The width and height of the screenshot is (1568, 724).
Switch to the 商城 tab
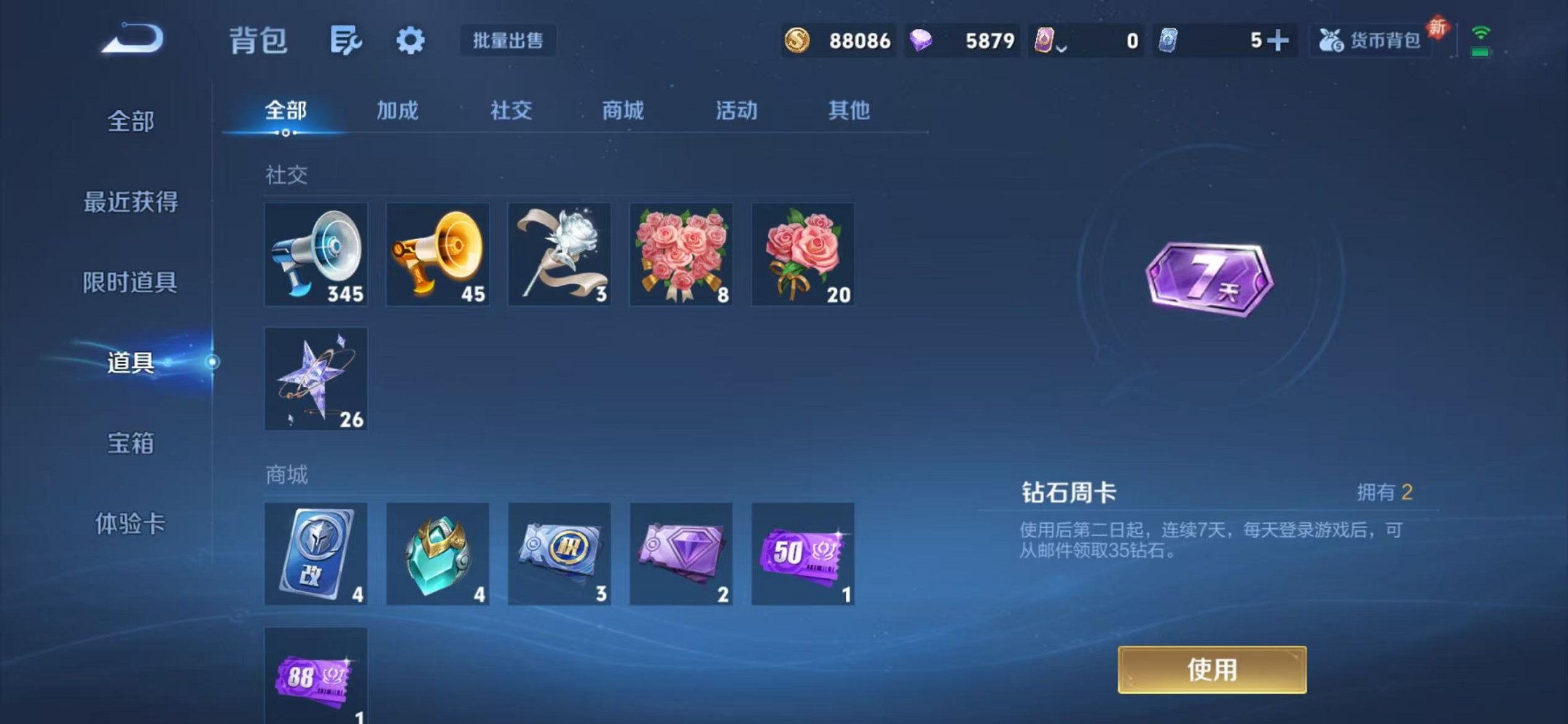623,111
